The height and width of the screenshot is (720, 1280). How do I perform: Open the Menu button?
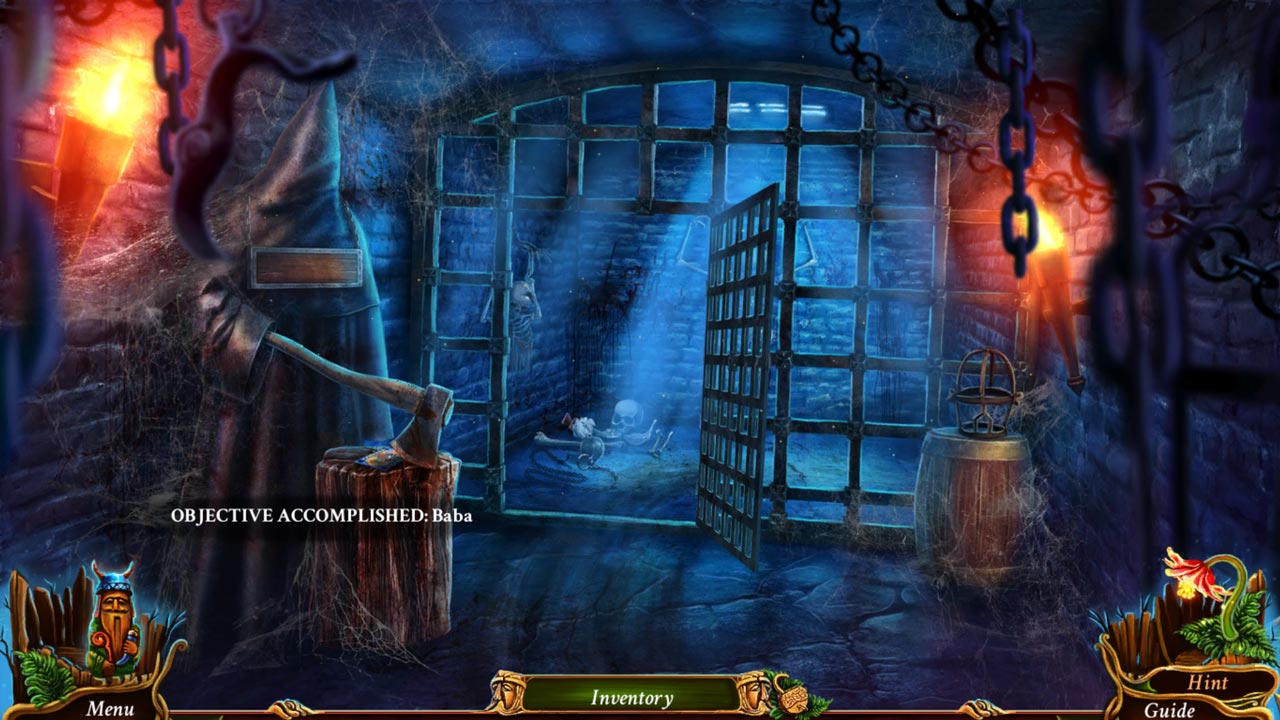pos(109,708)
